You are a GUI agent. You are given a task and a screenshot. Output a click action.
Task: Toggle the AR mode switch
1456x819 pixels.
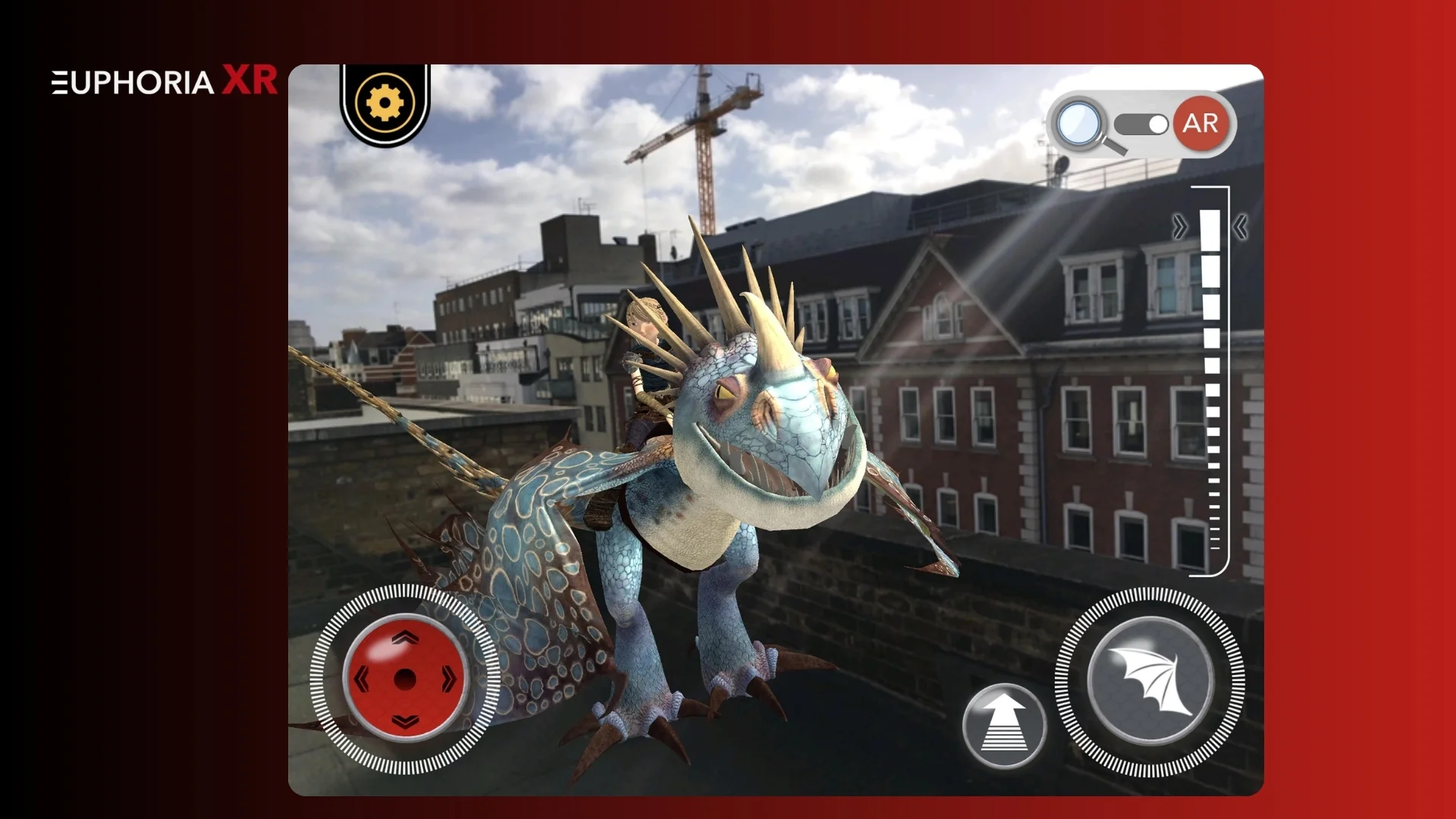pos(1141,124)
